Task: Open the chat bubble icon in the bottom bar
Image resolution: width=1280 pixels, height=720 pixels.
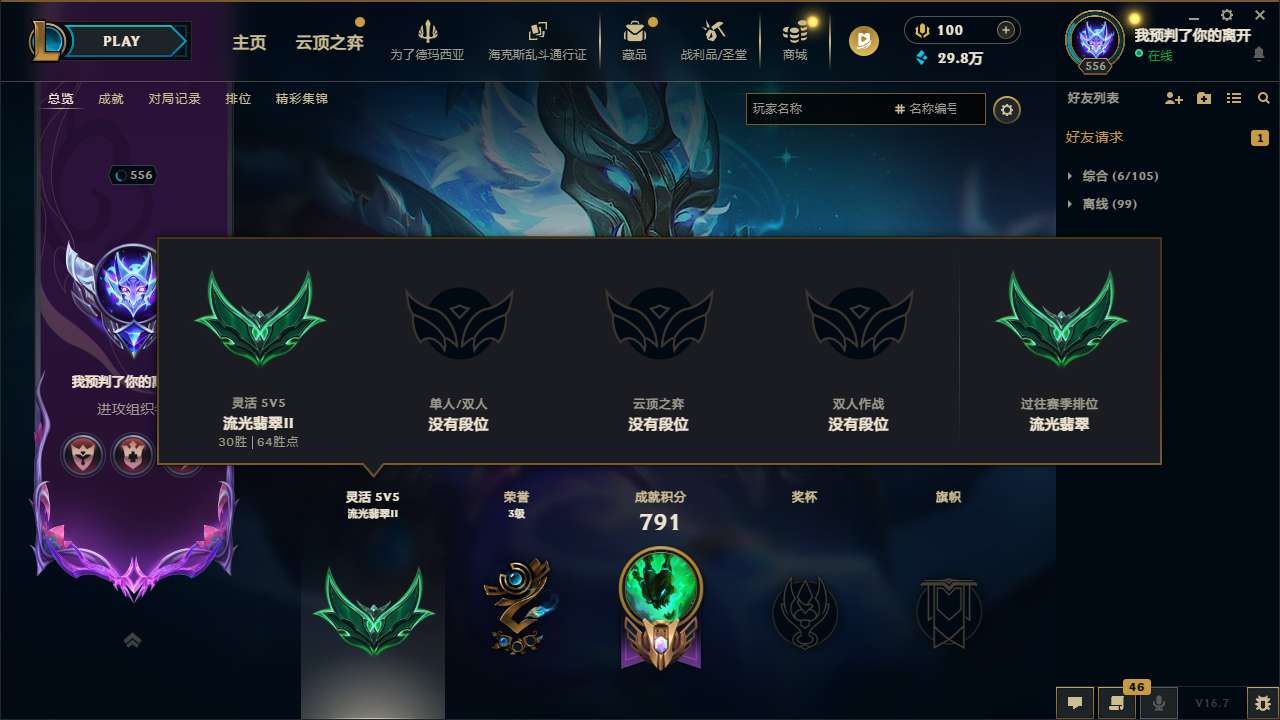Action: [x=1075, y=703]
